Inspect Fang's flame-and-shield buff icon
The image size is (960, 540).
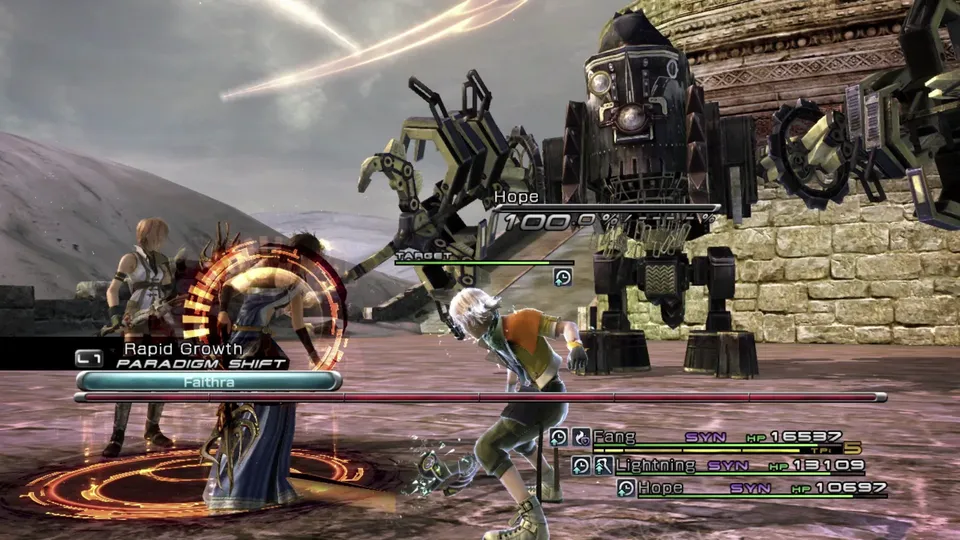tap(581, 437)
